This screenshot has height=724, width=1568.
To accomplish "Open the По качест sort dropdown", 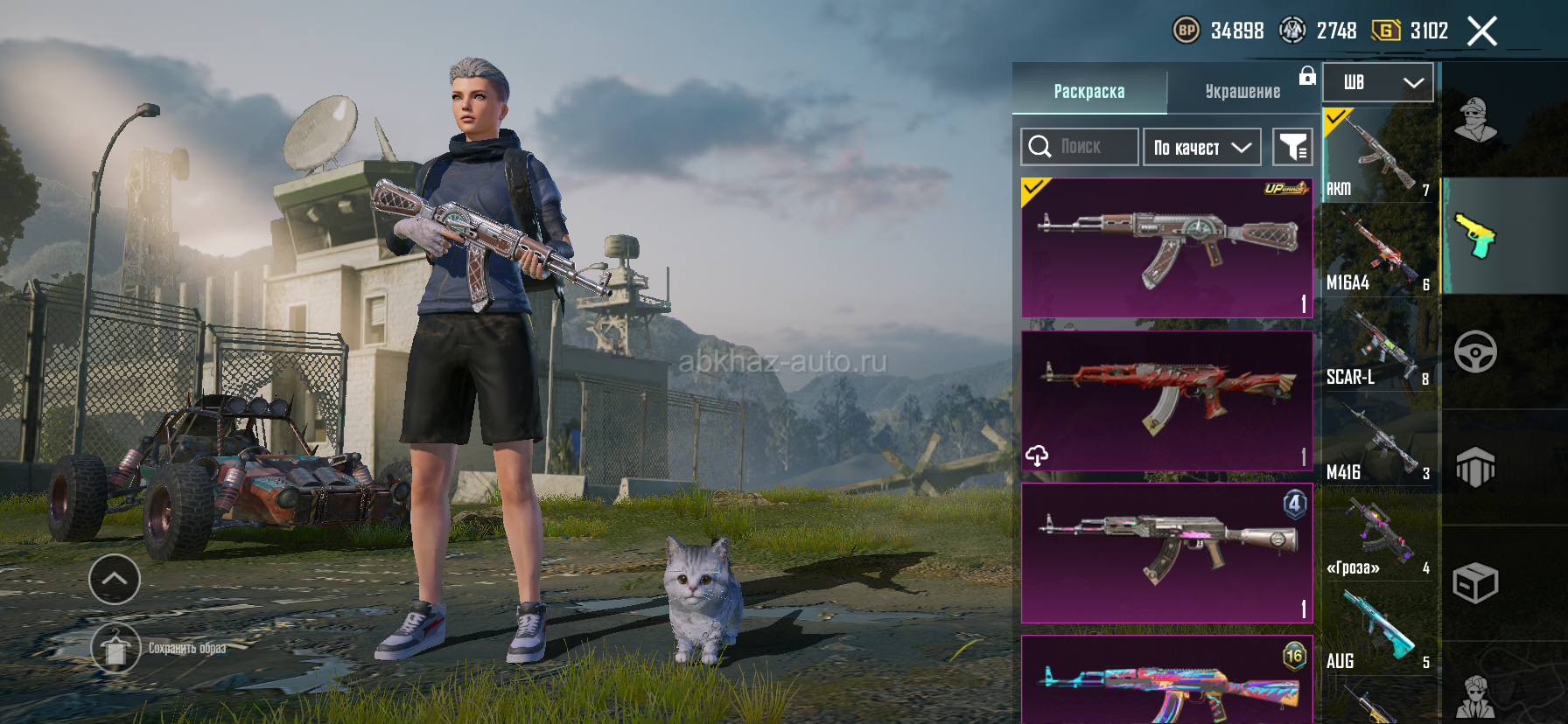I will [1201, 147].
